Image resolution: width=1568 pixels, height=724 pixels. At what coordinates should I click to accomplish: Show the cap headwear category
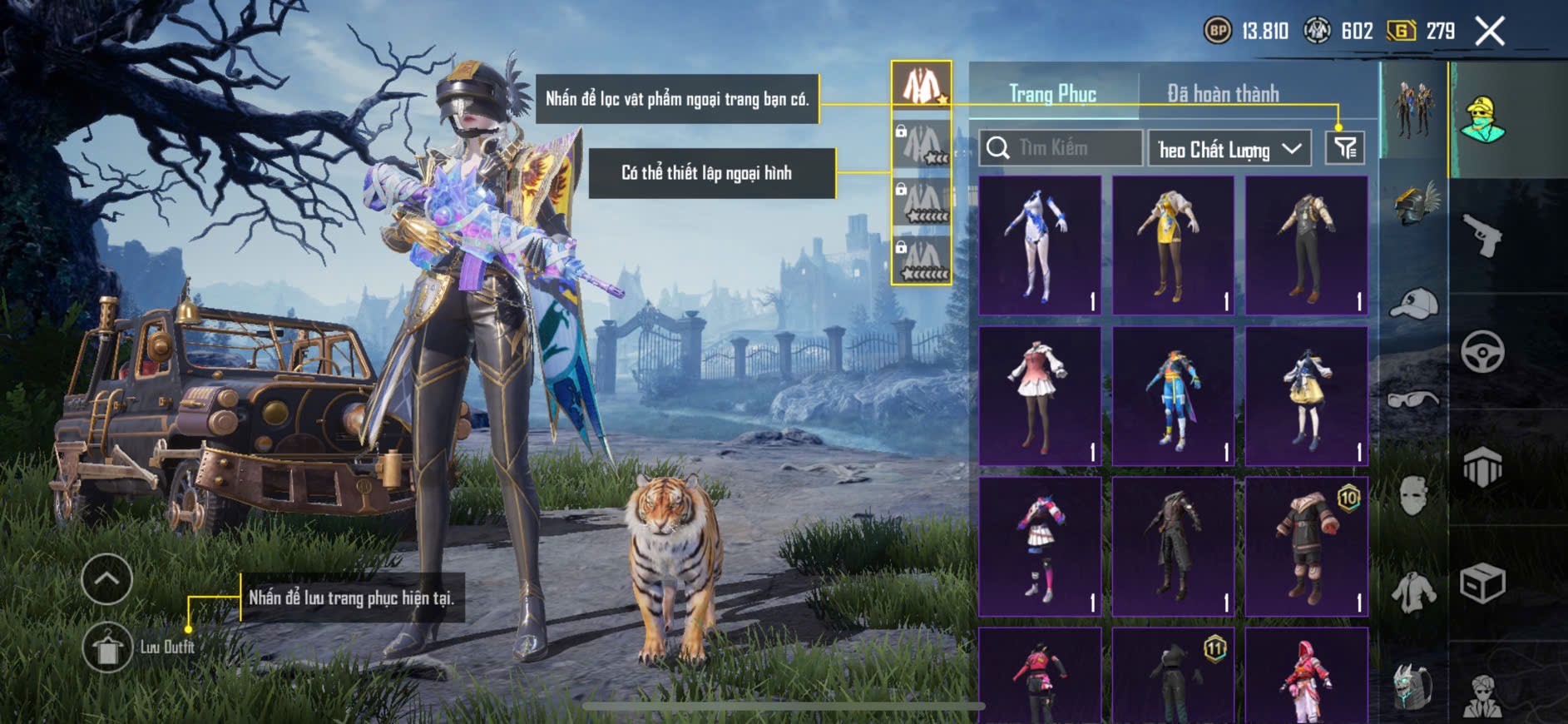tap(1414, 304)
